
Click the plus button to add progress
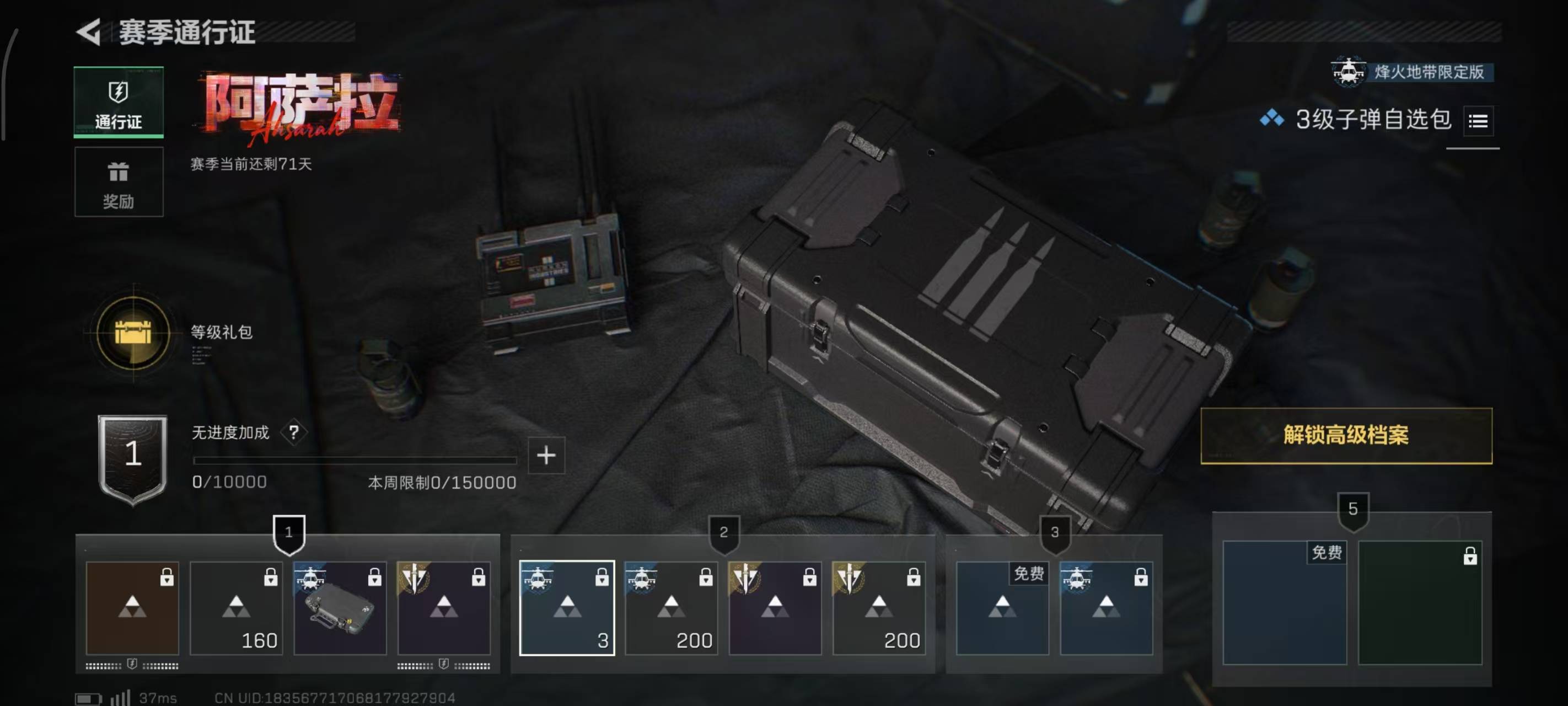pos(546,456)
